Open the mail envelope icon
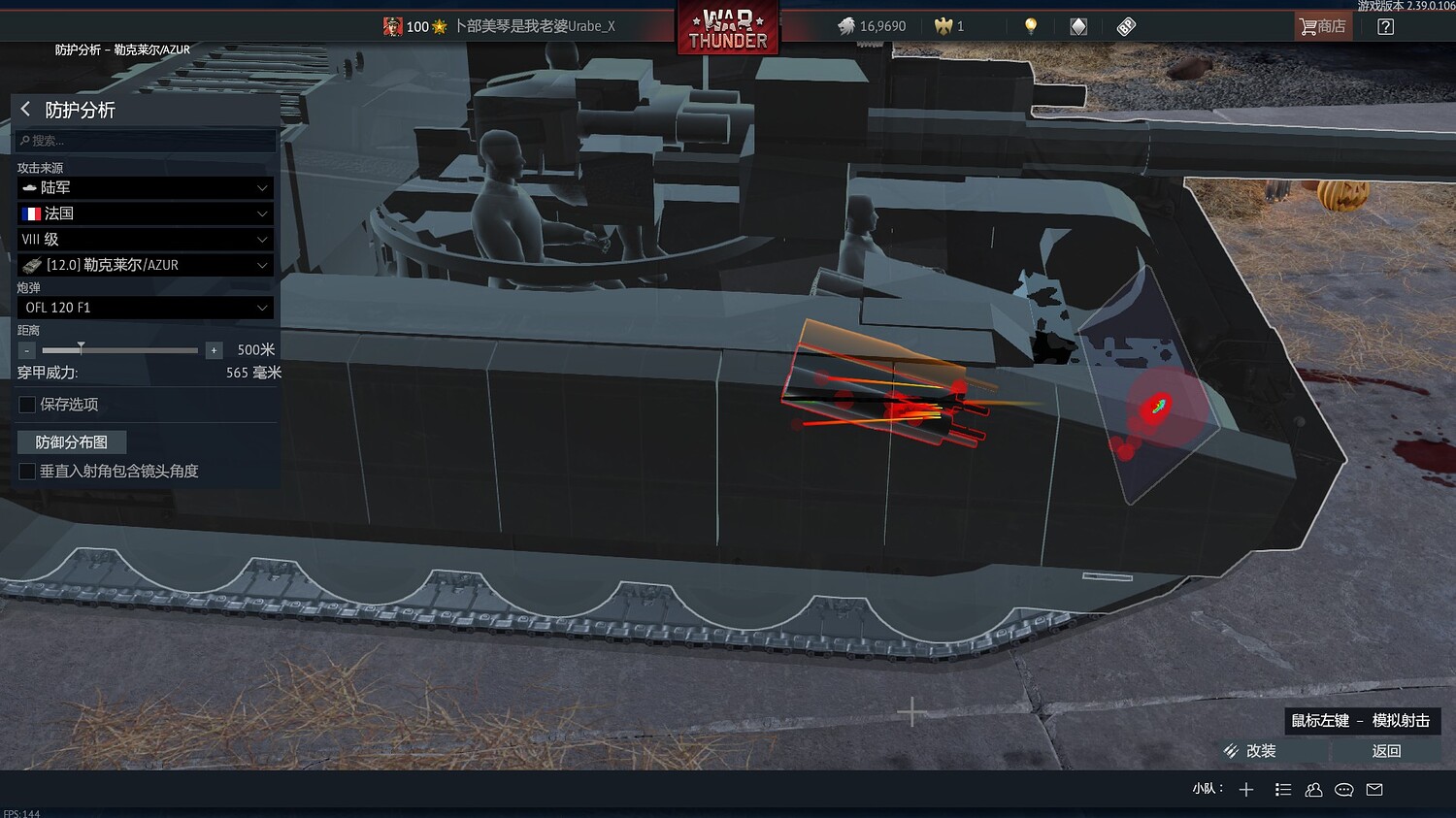 1374,789
